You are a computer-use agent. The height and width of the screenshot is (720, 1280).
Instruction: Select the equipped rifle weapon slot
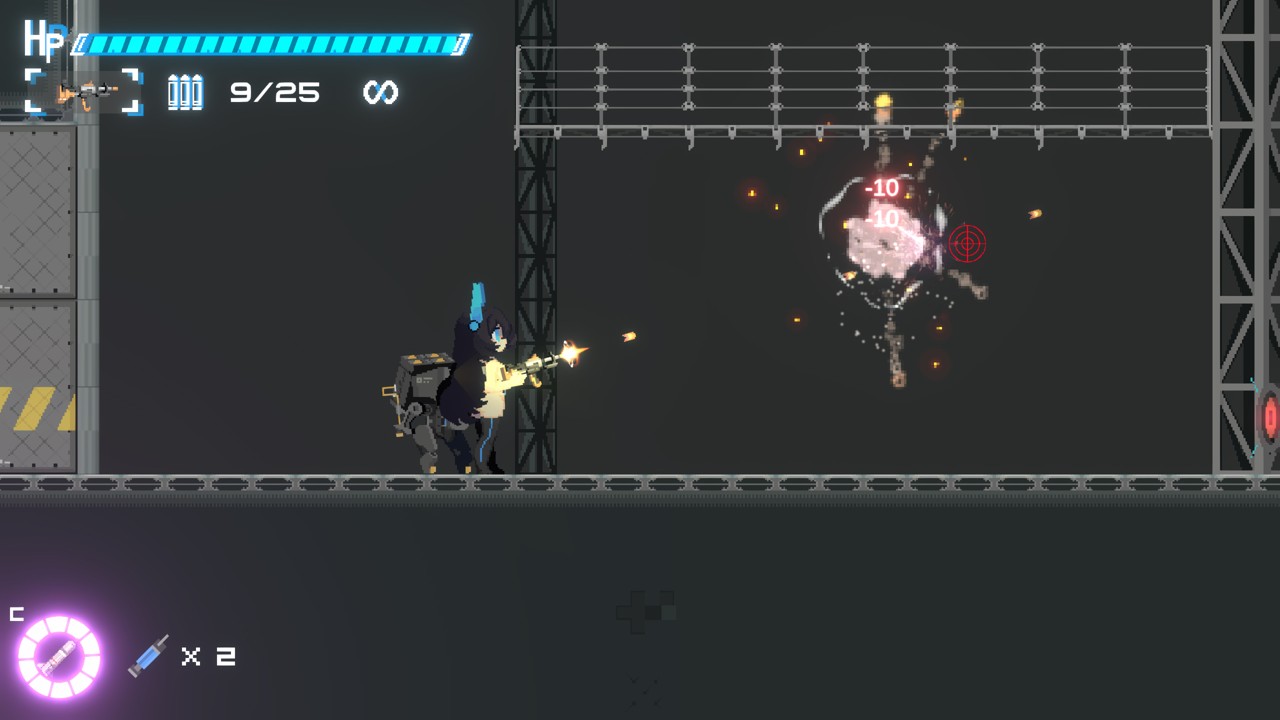[x=84, y=92]
